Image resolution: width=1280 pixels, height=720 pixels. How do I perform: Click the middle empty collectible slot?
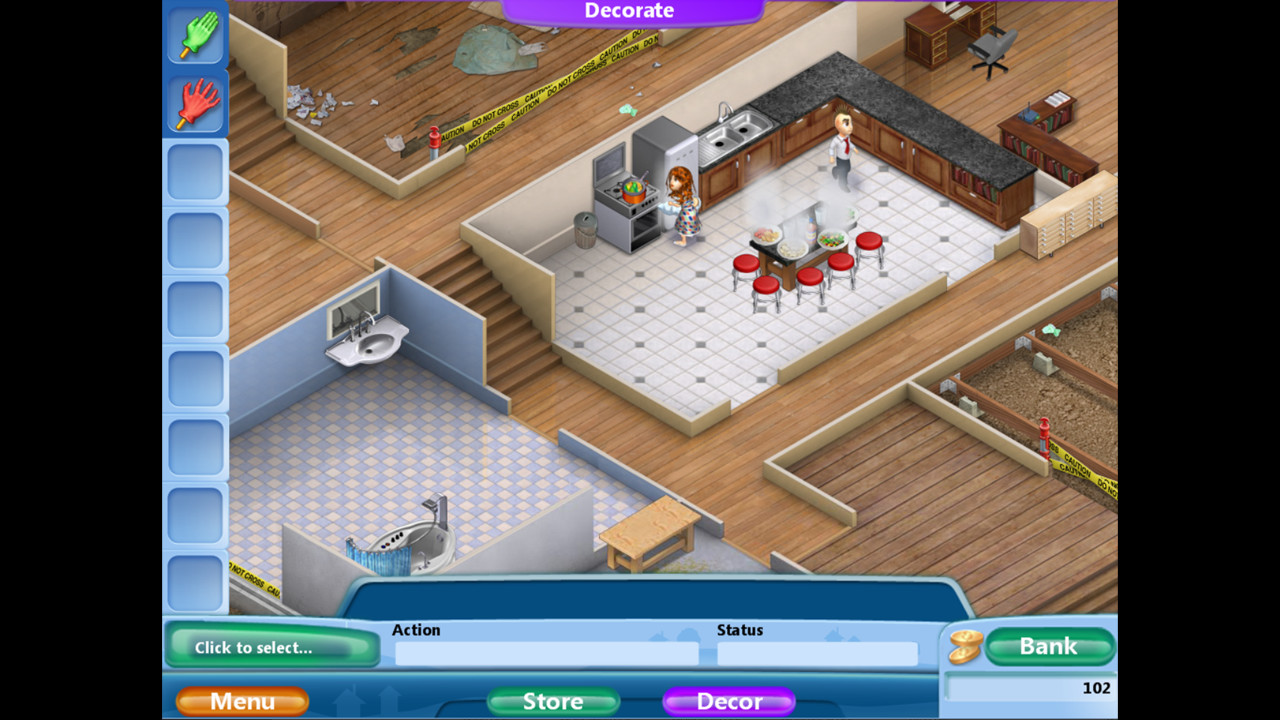pos(196,376)
